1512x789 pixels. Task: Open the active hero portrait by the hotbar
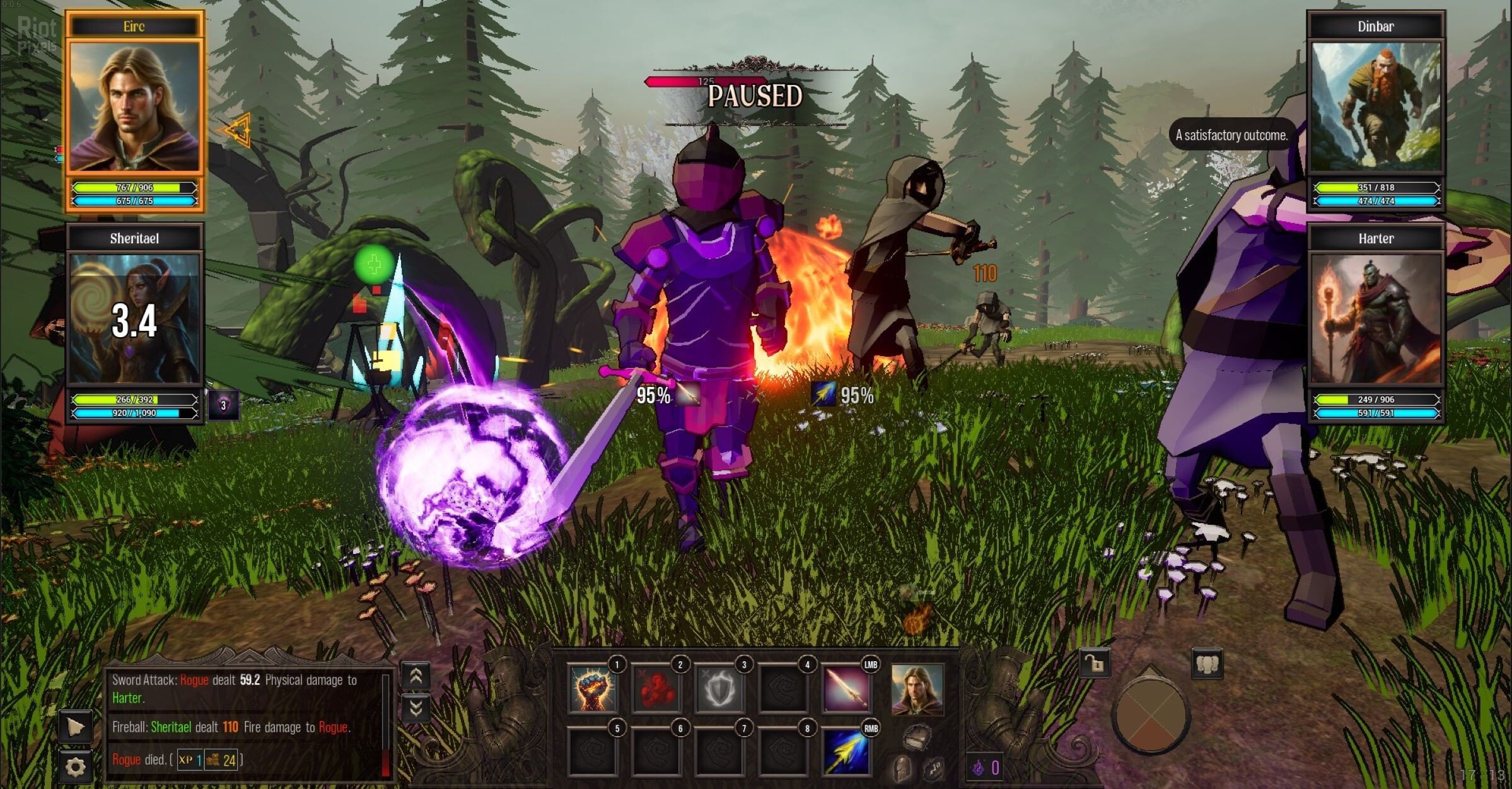(917, 689)
